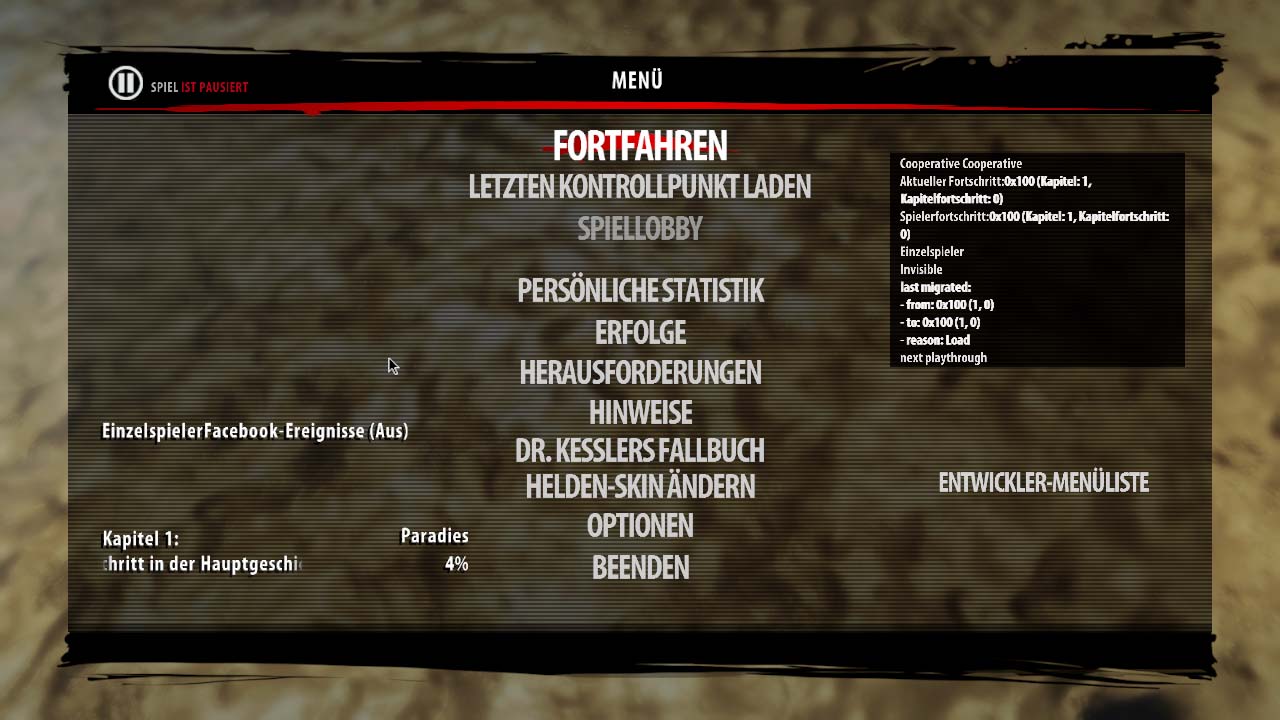Open the Spiellobby entry

[x=640, y=229]
